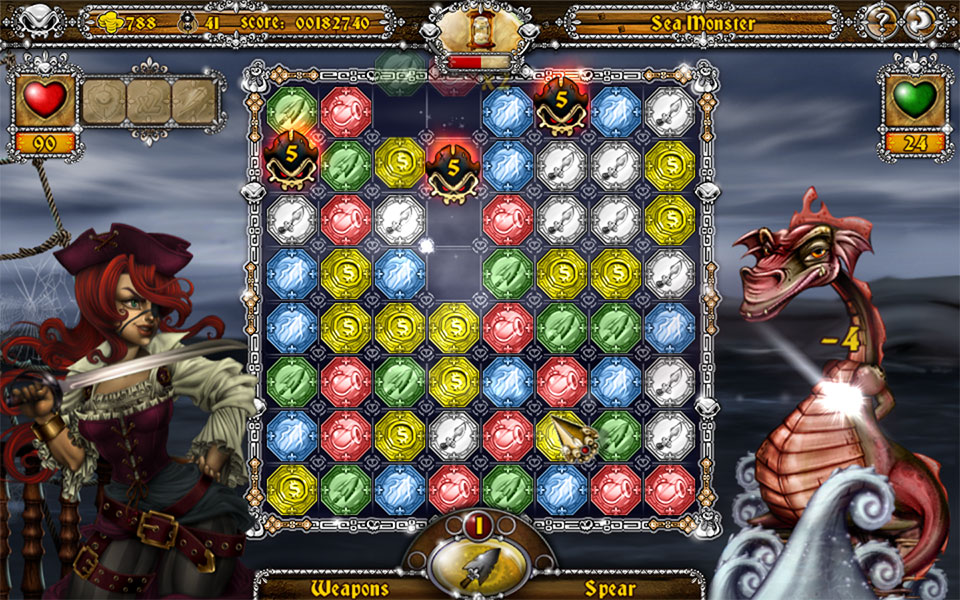Open the question mark help button

(883, 21)
